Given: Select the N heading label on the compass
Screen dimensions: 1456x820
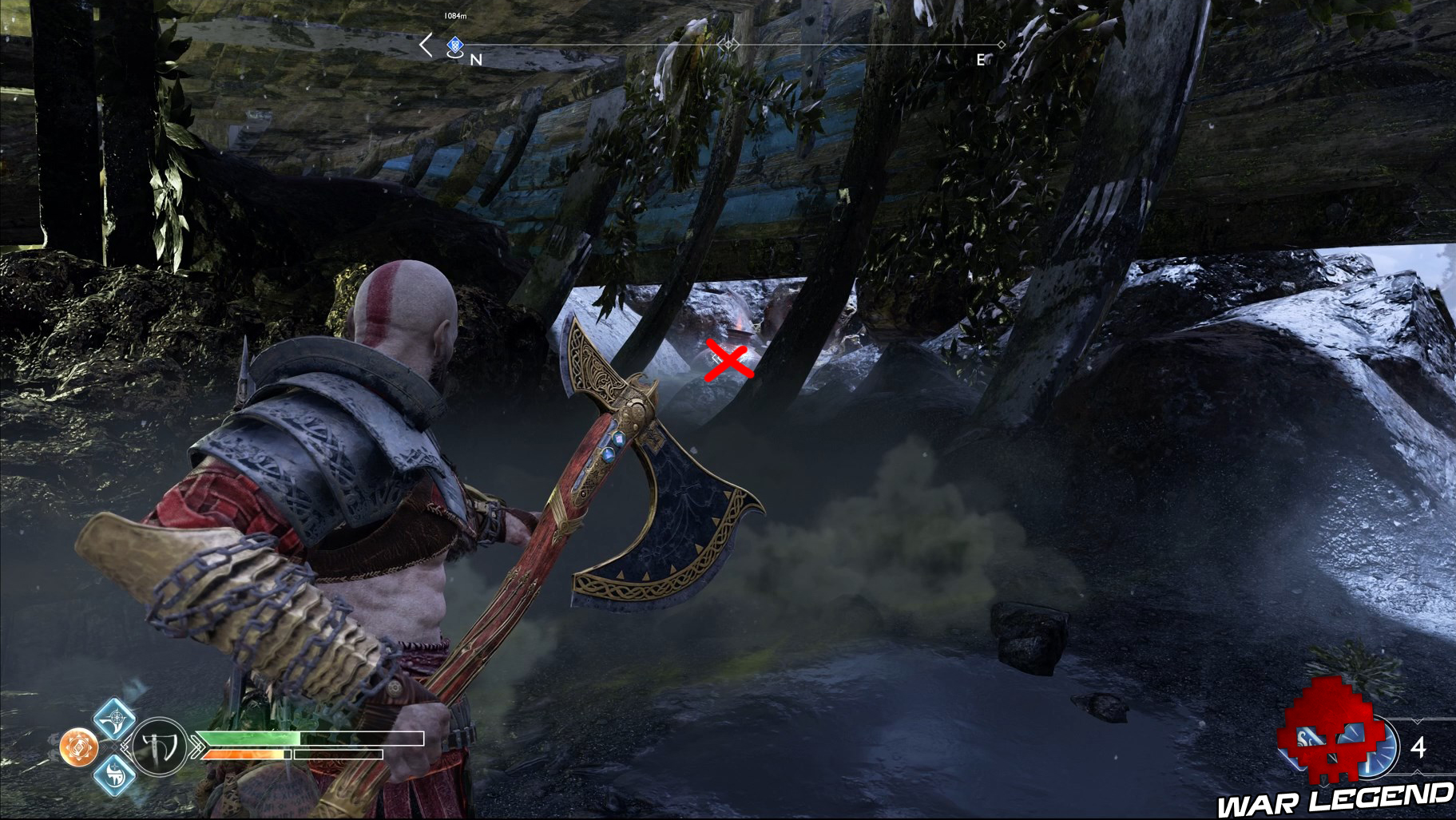Looking at the screenshot, I should tap(475, 59).
